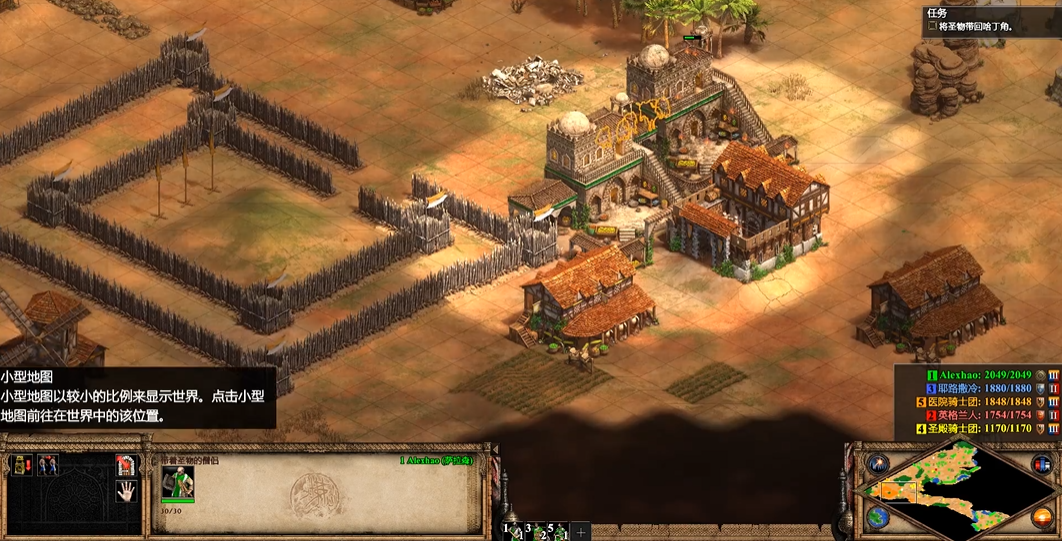Open the player statistics button by minimap
Screen dimensions: 1062x541
1042,464
